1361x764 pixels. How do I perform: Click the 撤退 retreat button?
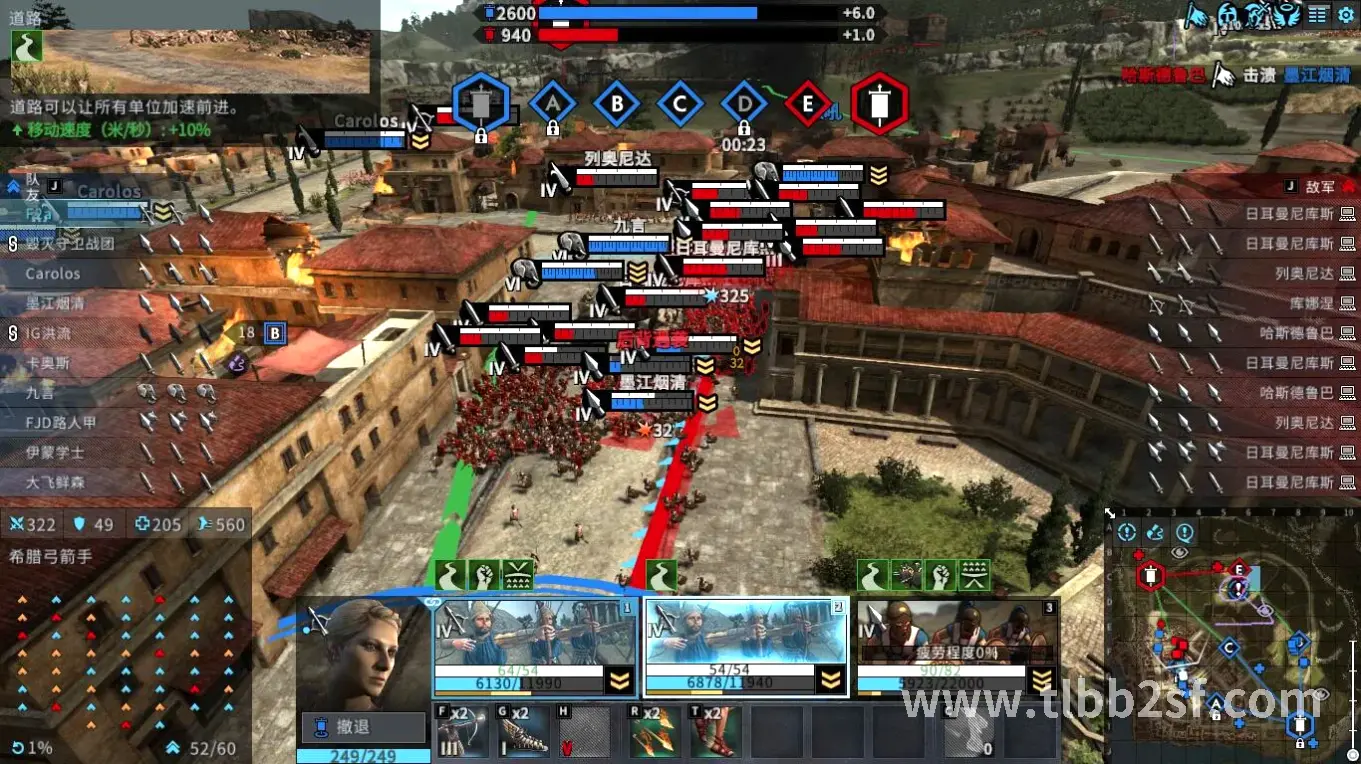point(363,727)
